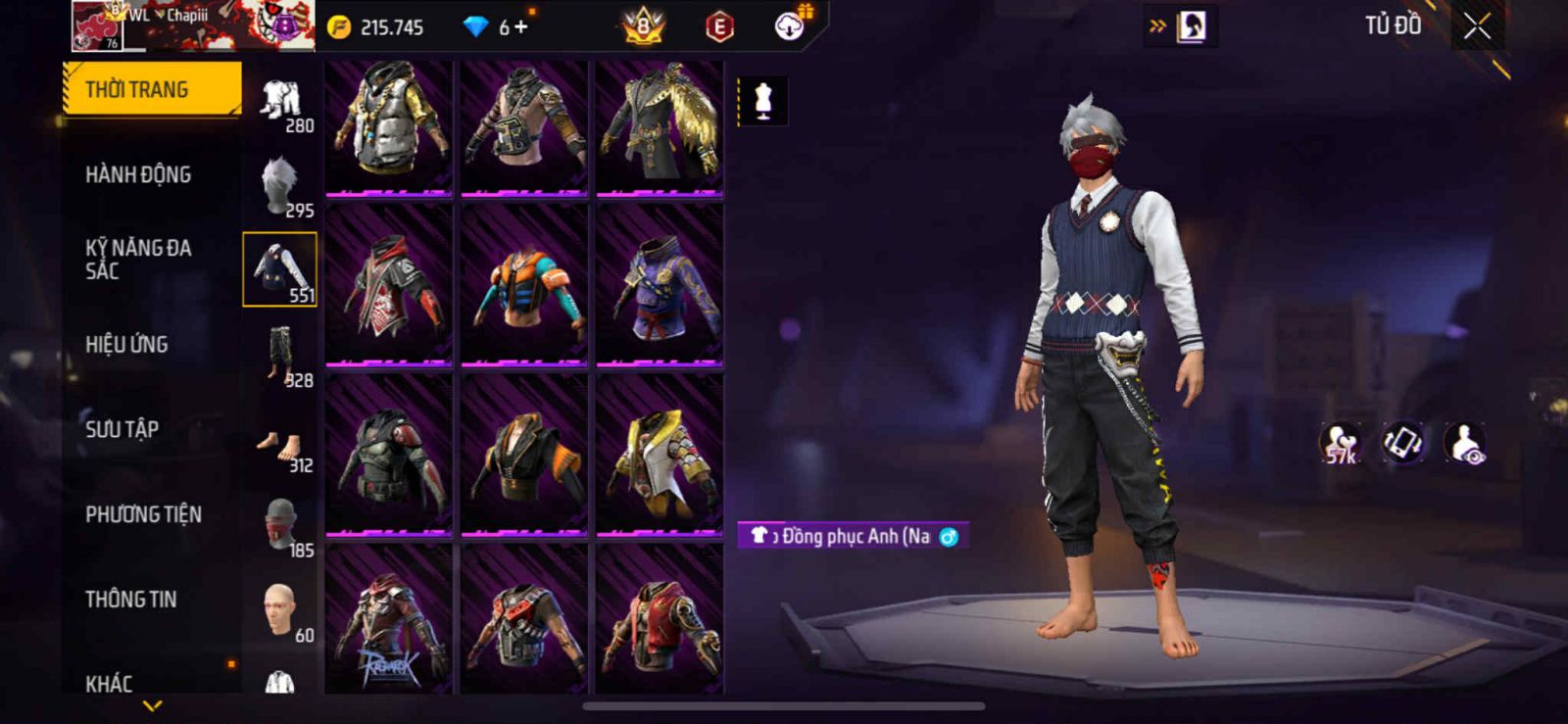Open the THÔNG TIN tab
This screenshot has height=724, width=1568.
(131, 599)
